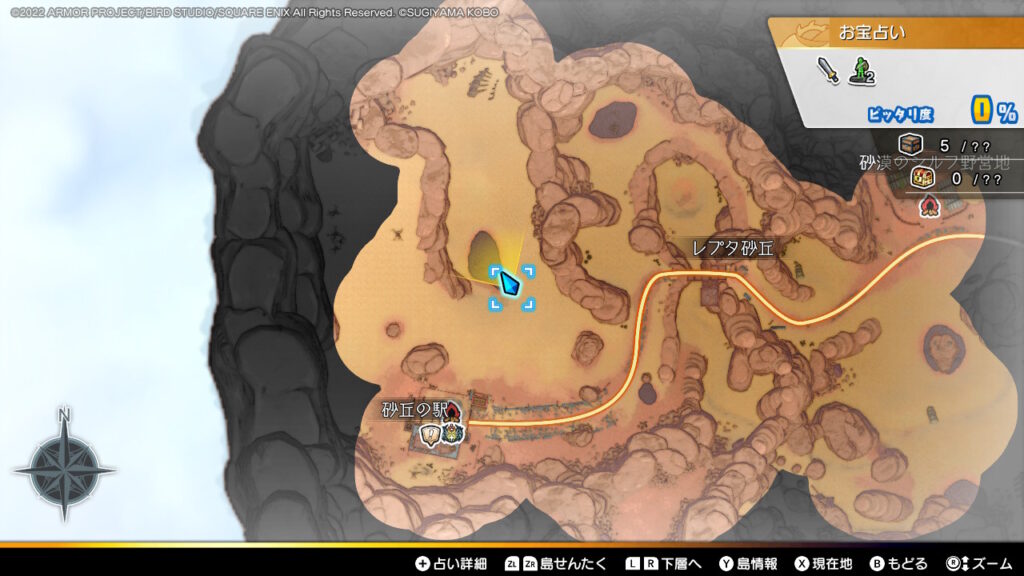Viewport: 1024px width, 576px height.
Task: Select the レプタ砂丘 area label
Action: [x=734, y=247]
